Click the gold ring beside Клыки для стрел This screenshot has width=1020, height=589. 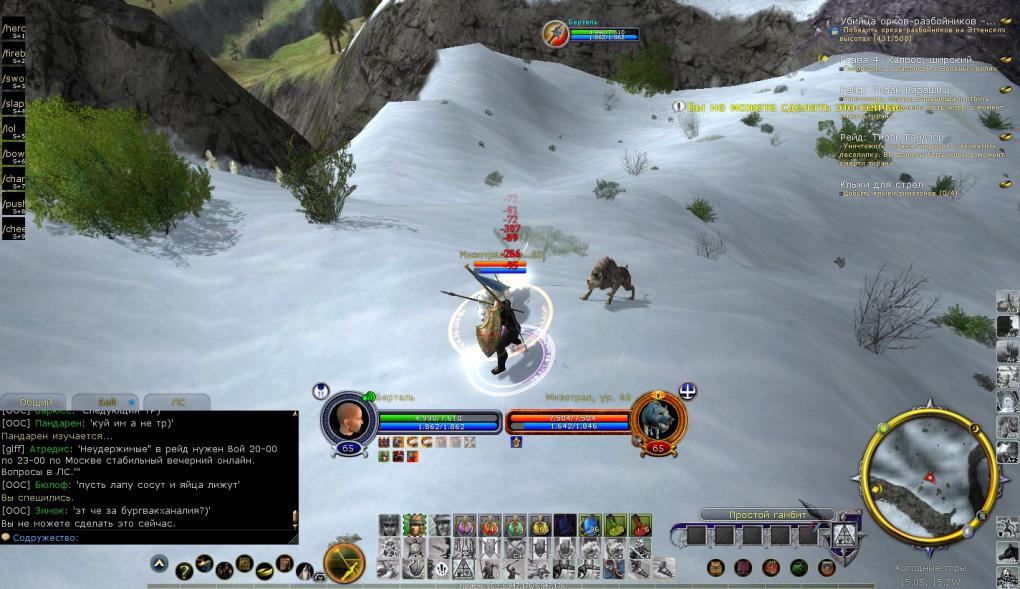(1005, 184)
